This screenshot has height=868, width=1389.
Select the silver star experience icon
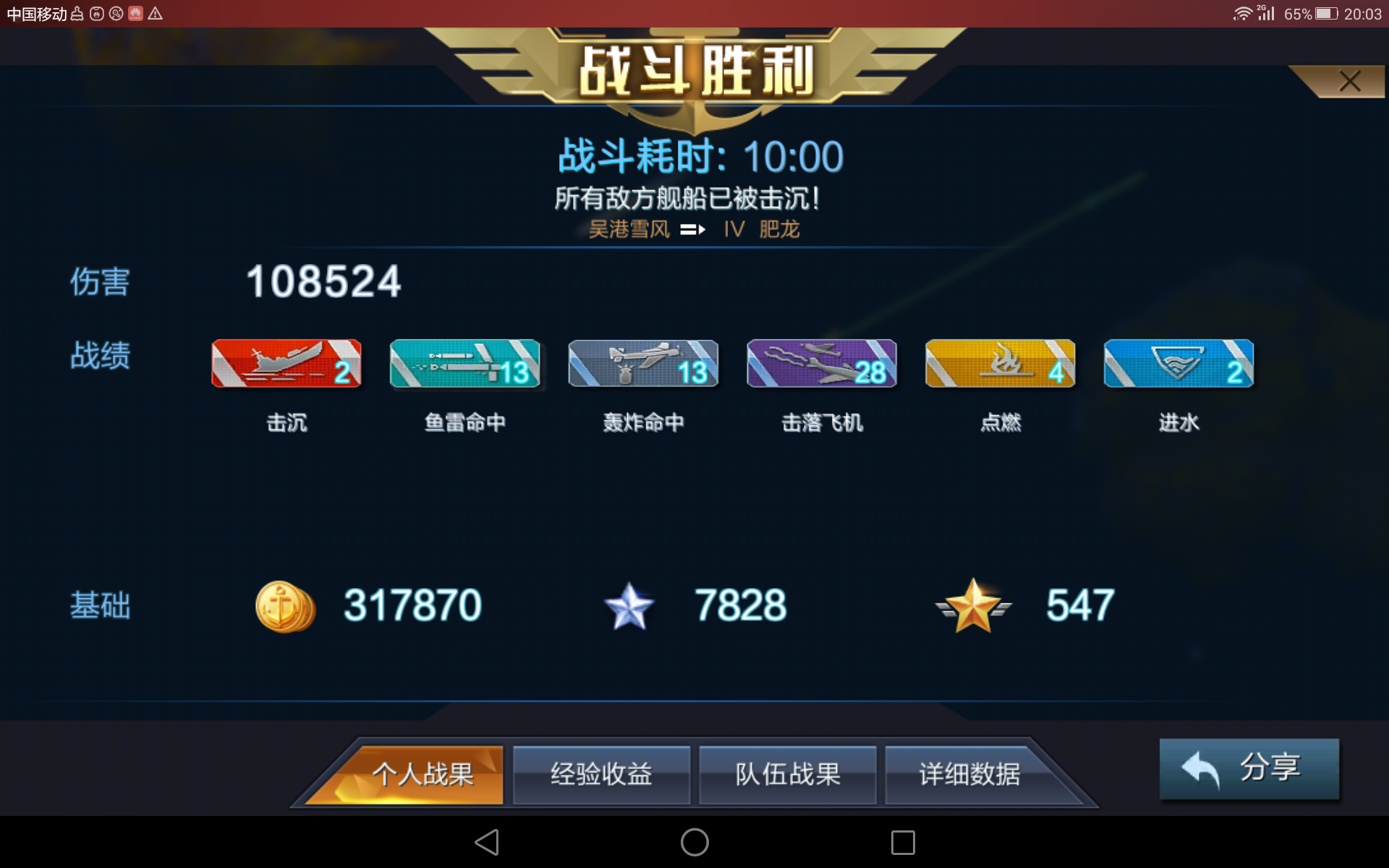coord(629,606)
